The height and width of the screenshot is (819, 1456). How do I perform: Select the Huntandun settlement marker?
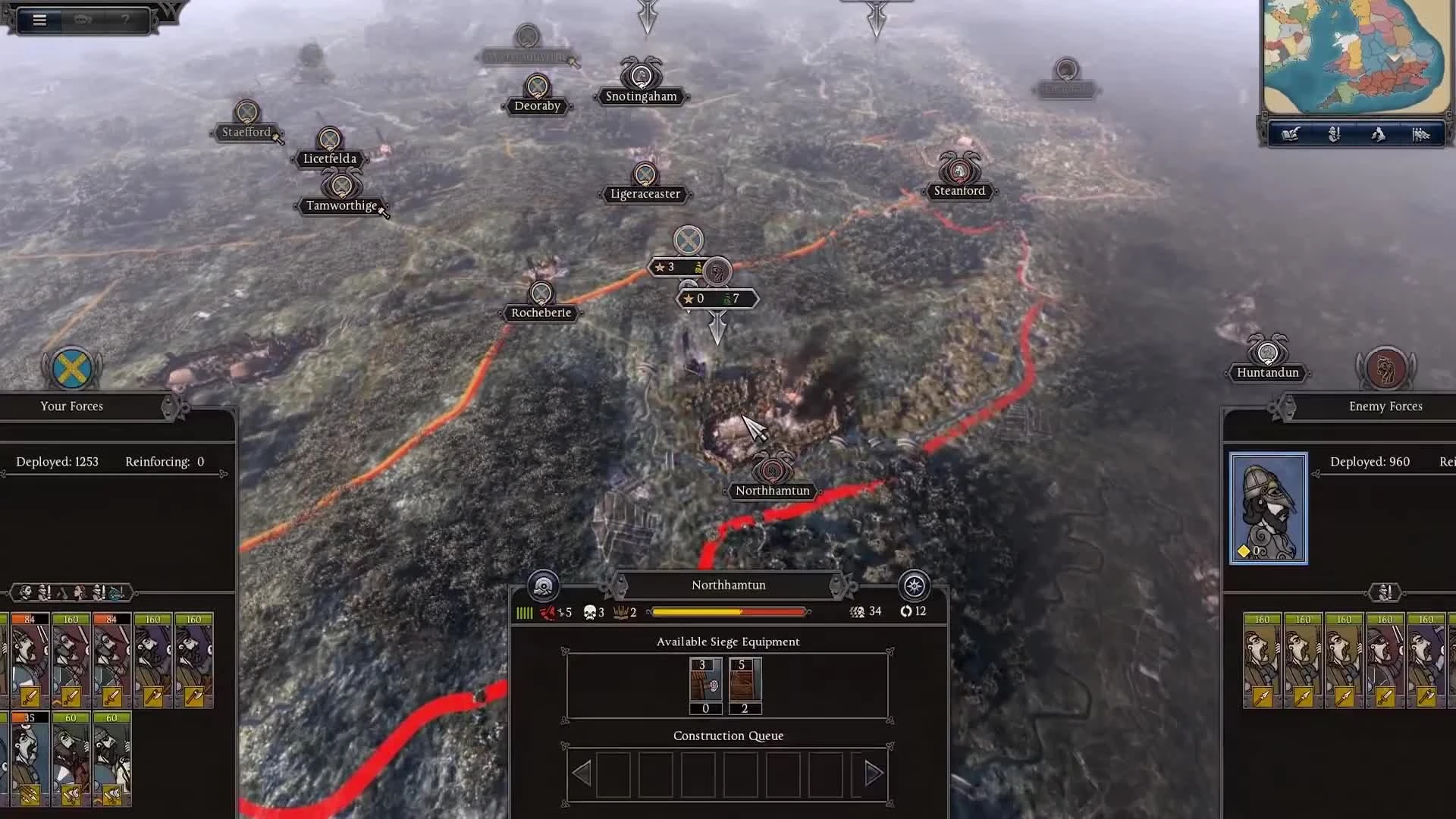(x=1266, y=372)
